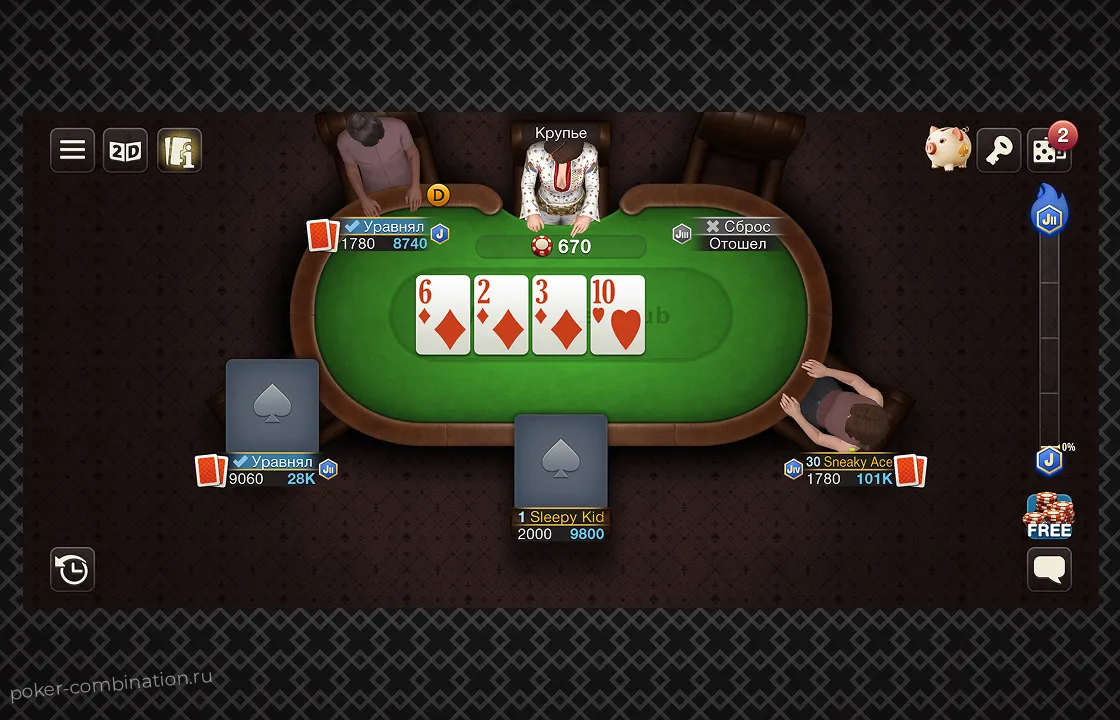1120x720 pixels.
Task: Select the Sleepy Kid player panel
Action: click(x=561, y=525)
